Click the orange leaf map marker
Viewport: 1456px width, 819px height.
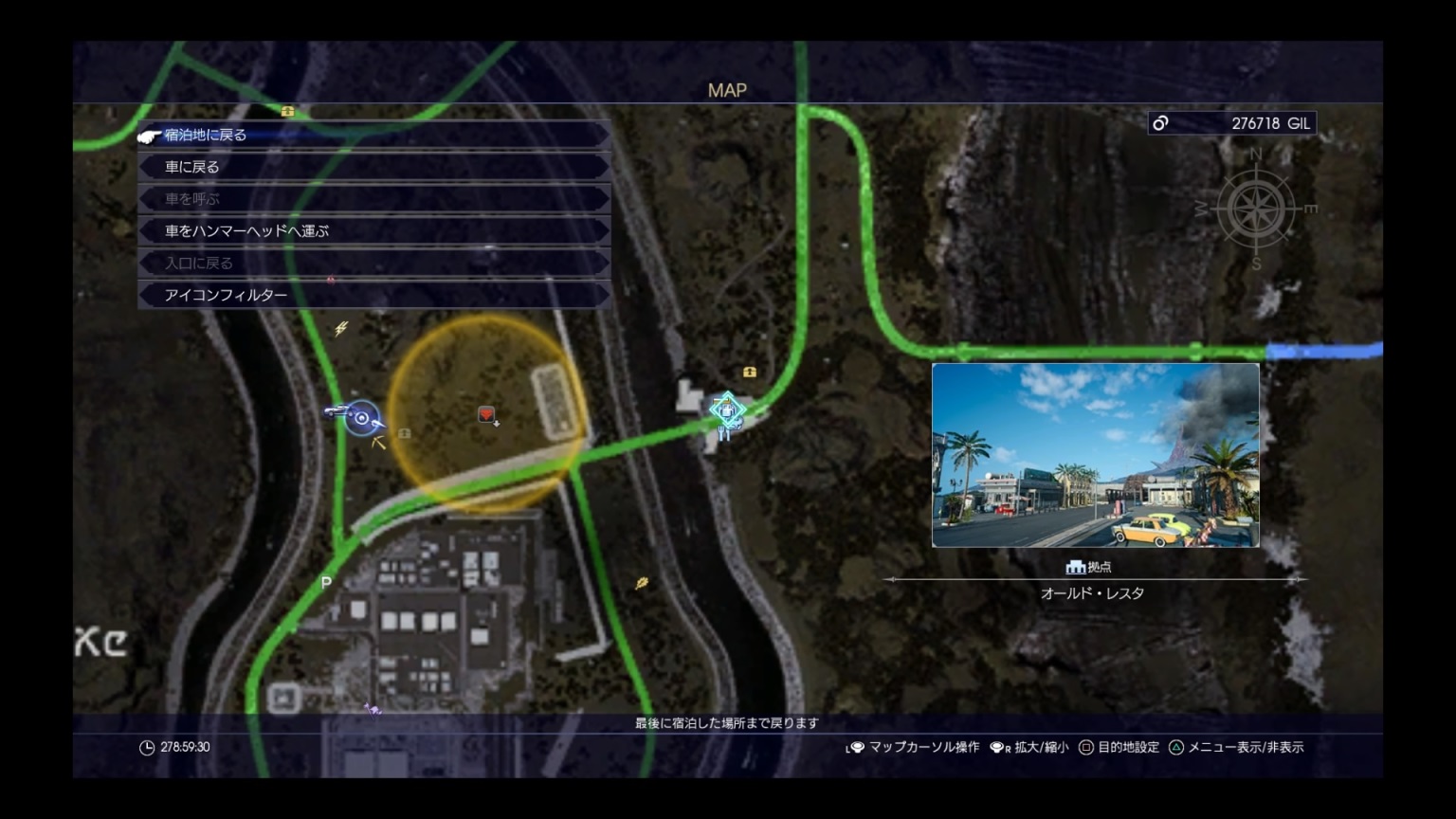point(642,583)
